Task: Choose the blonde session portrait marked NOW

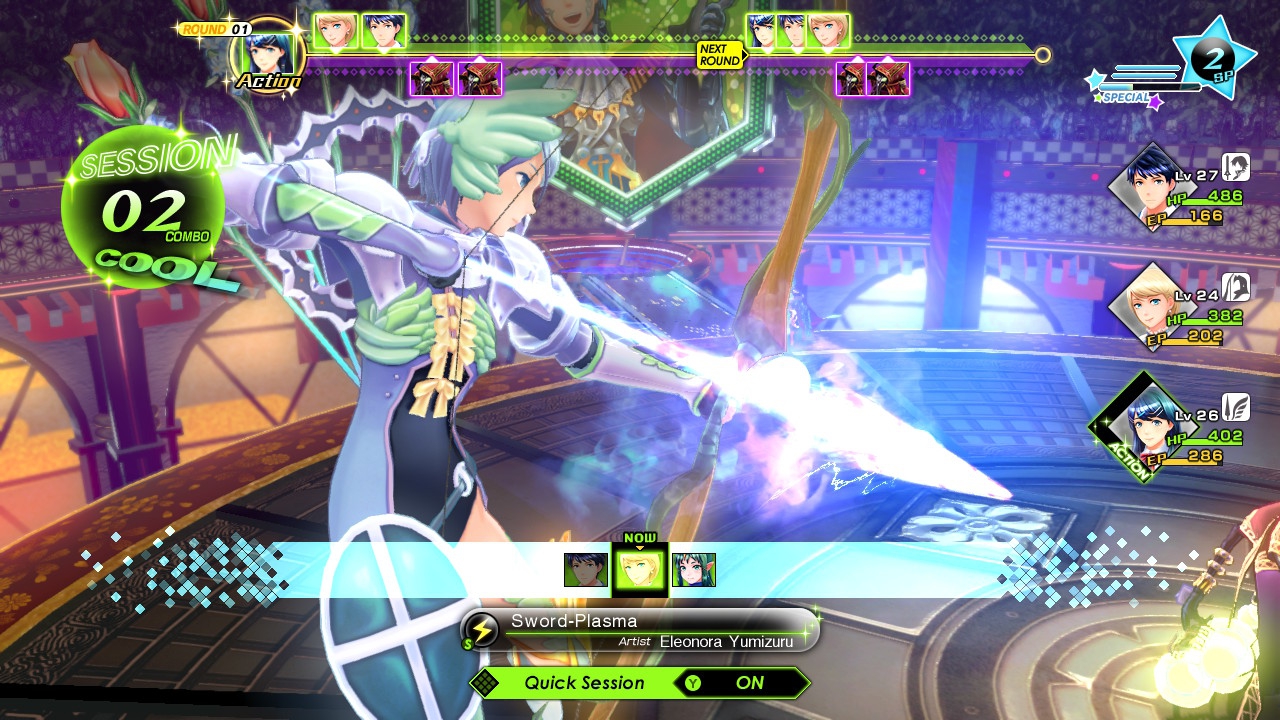Action: coord(639,570)
